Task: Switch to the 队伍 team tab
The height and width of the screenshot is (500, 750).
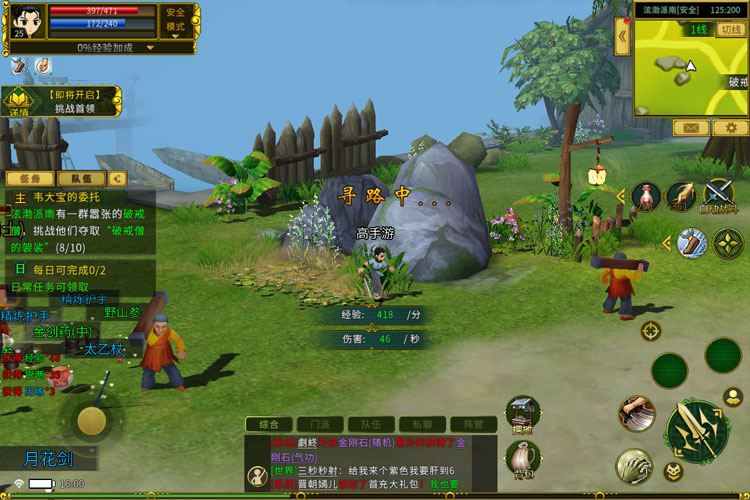Action: [x=81, y=178]
